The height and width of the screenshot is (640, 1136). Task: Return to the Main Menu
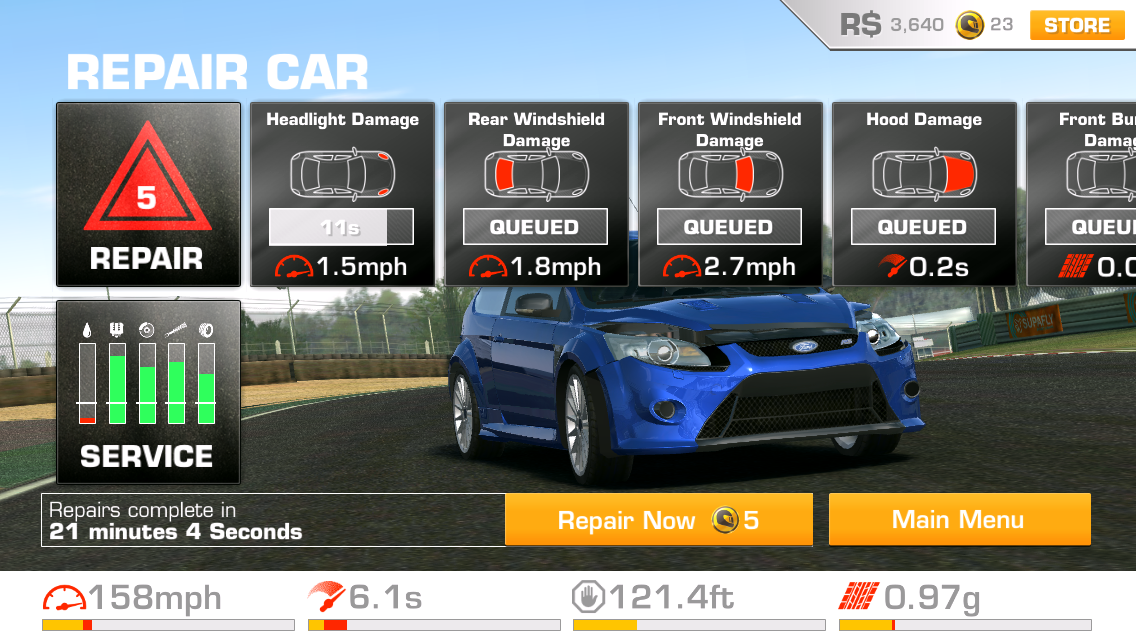tap(959, 520)
